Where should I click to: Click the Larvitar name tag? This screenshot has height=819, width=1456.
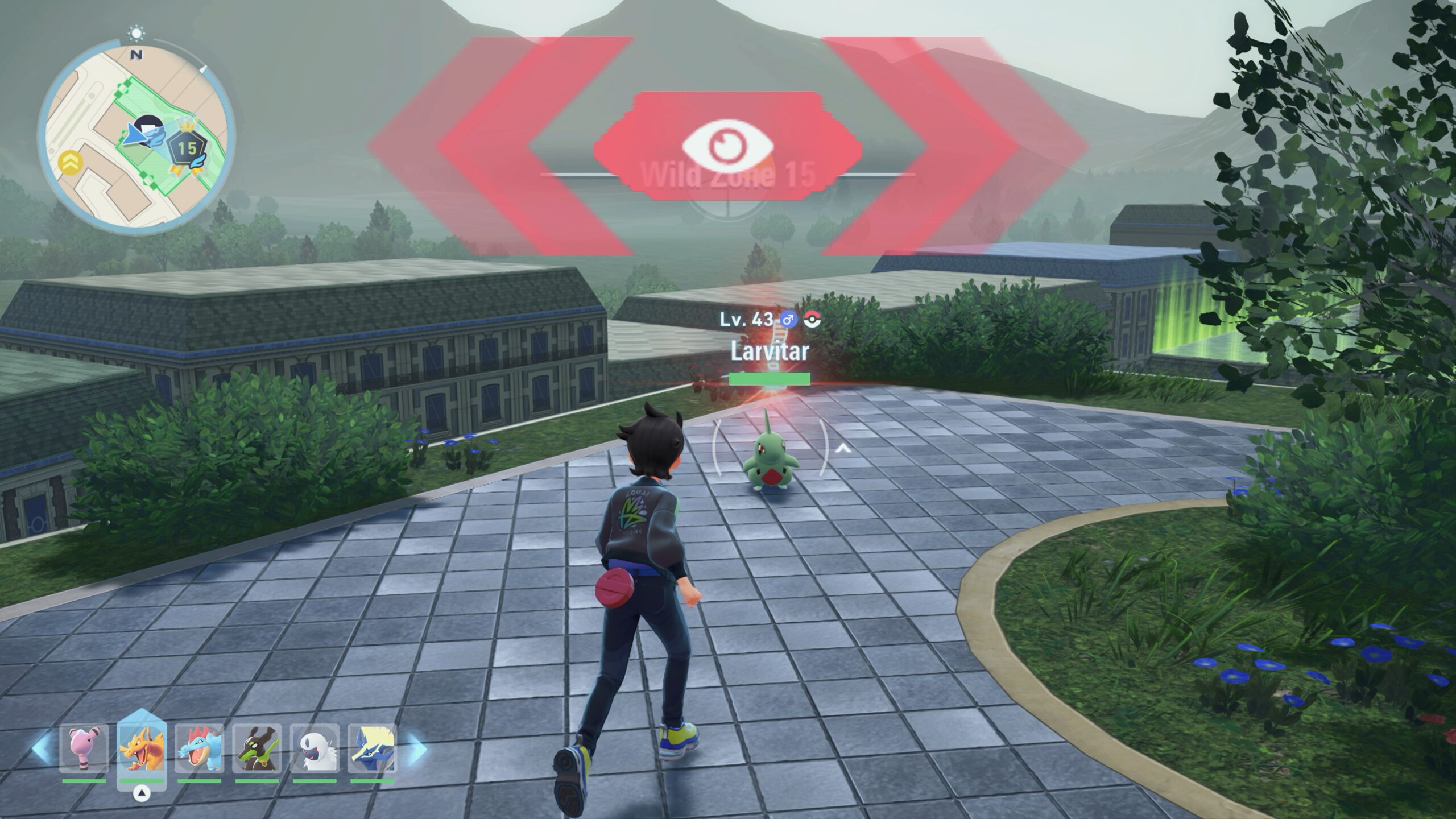(x=770, y=351)
